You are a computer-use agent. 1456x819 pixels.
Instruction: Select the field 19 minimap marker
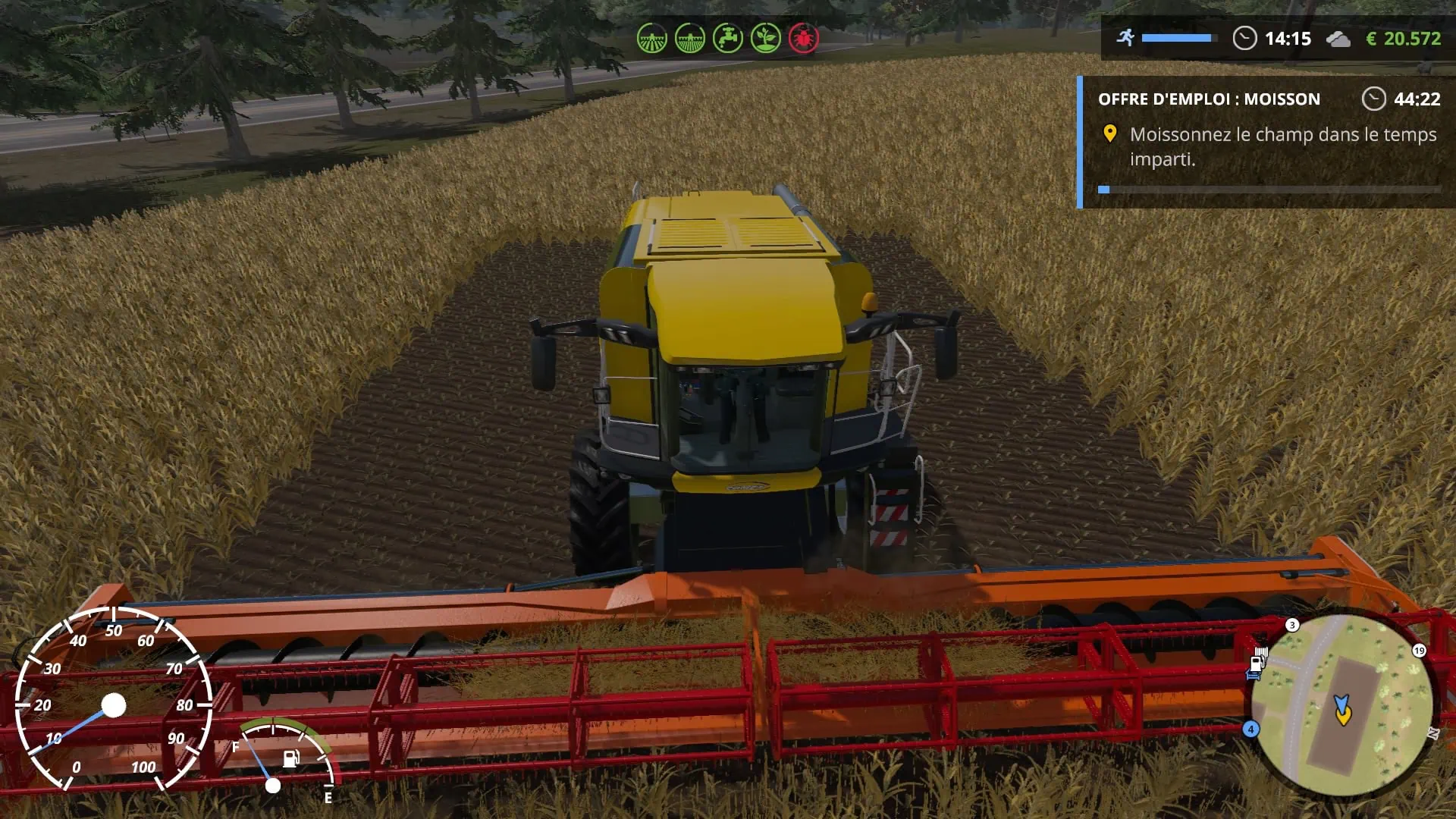pos(1419,651)
